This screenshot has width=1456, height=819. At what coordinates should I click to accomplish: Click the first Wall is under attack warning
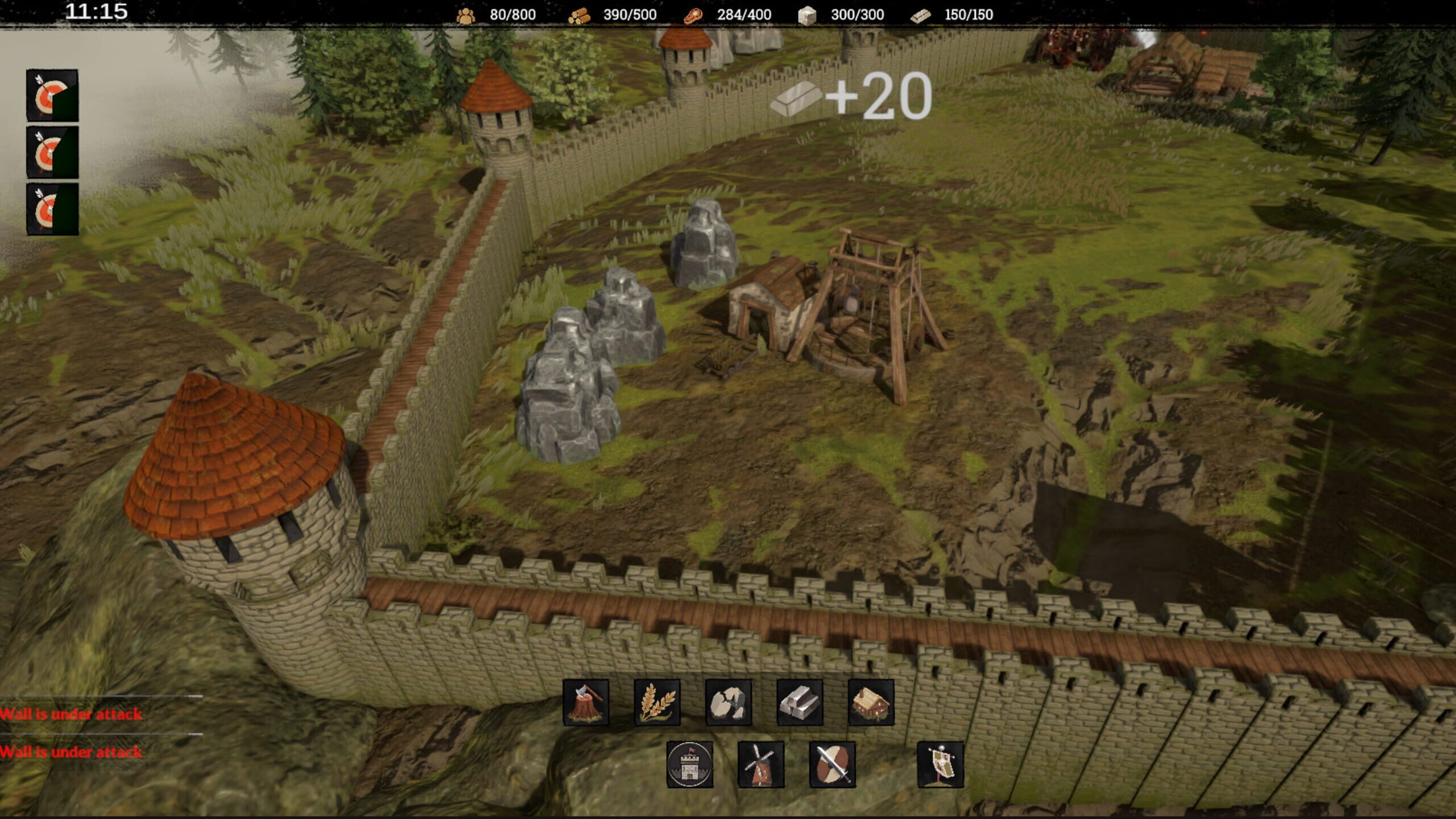[x=71, y=713]
